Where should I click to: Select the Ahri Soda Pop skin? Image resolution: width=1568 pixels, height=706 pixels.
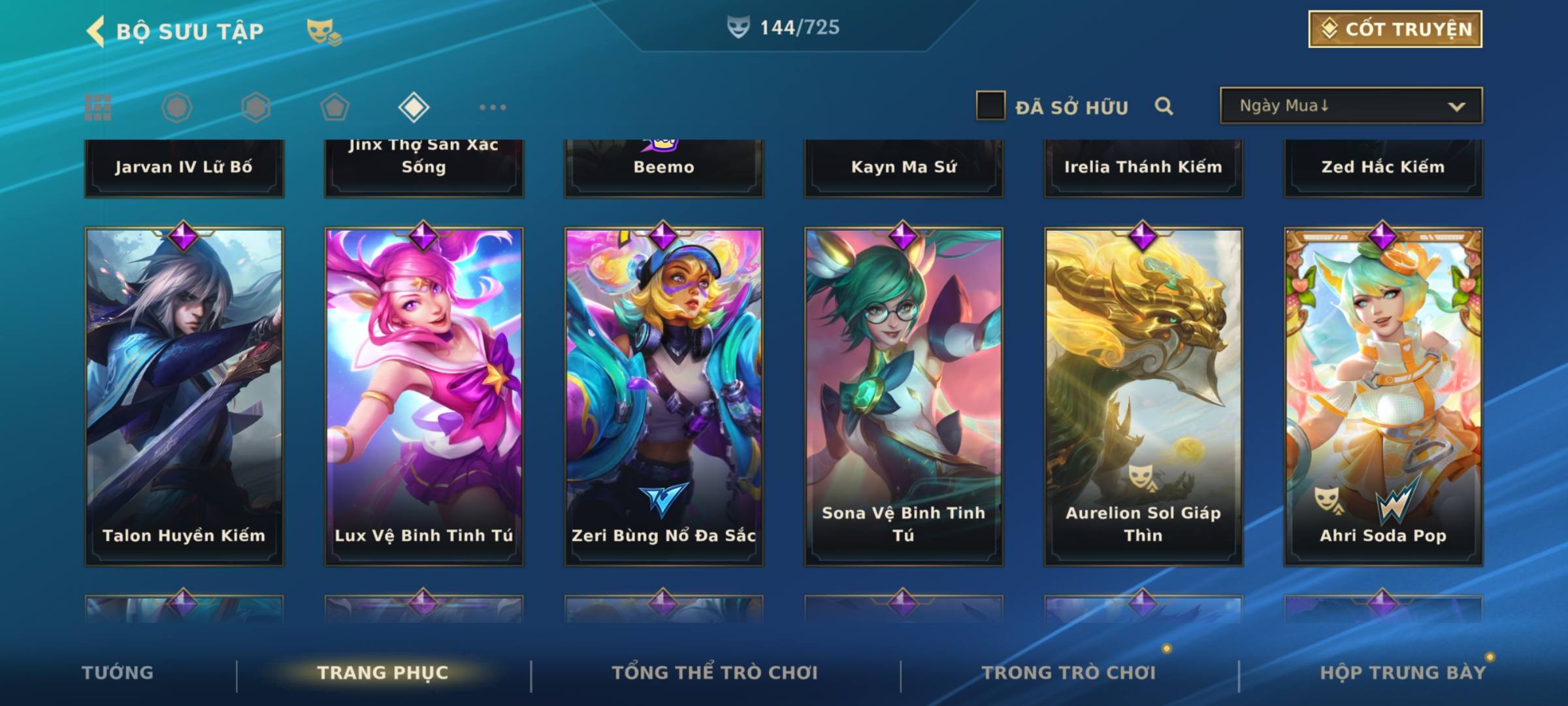click(1383, 396)
